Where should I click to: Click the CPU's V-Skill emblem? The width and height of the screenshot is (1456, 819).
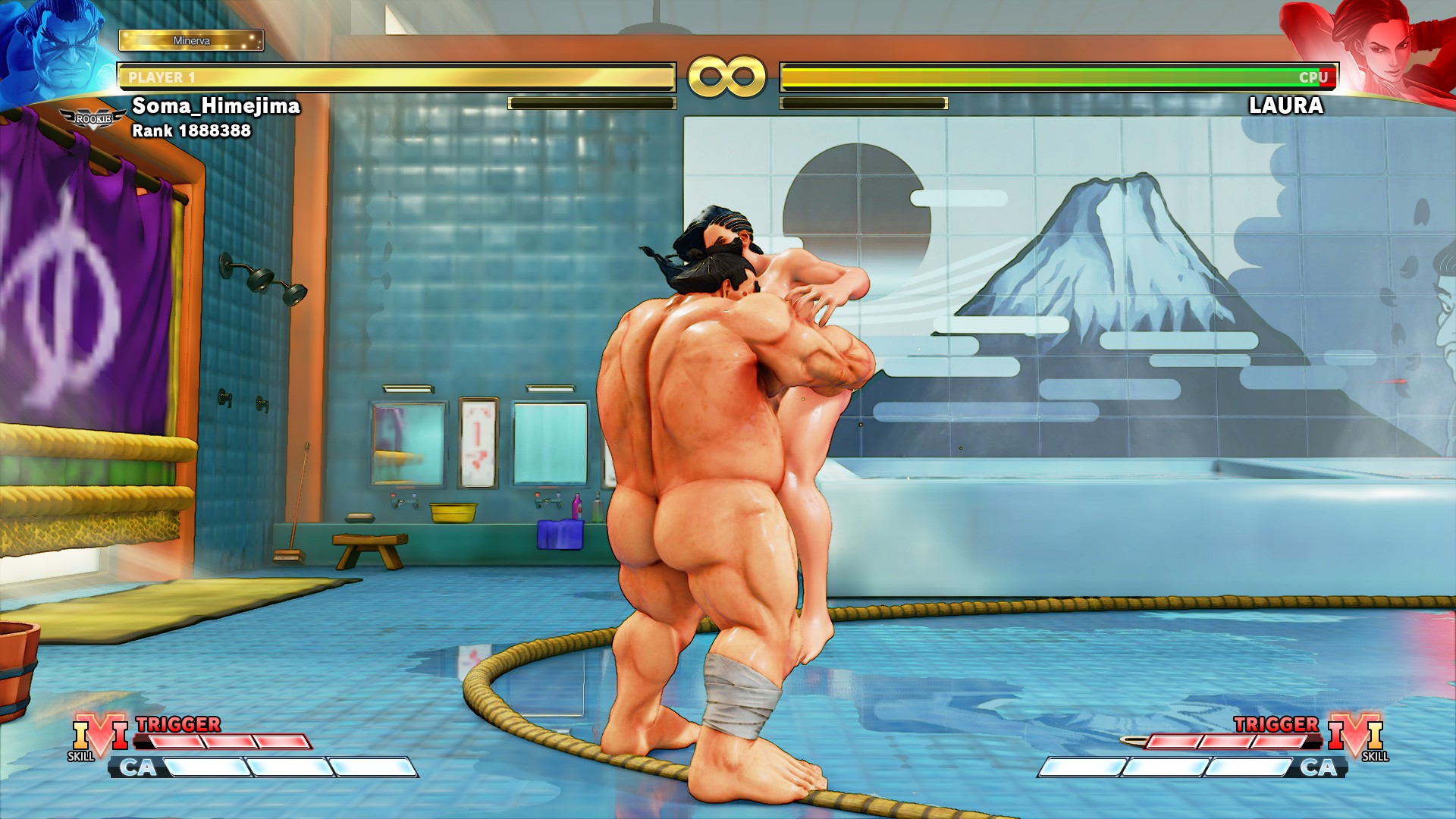click(1356, 736)
